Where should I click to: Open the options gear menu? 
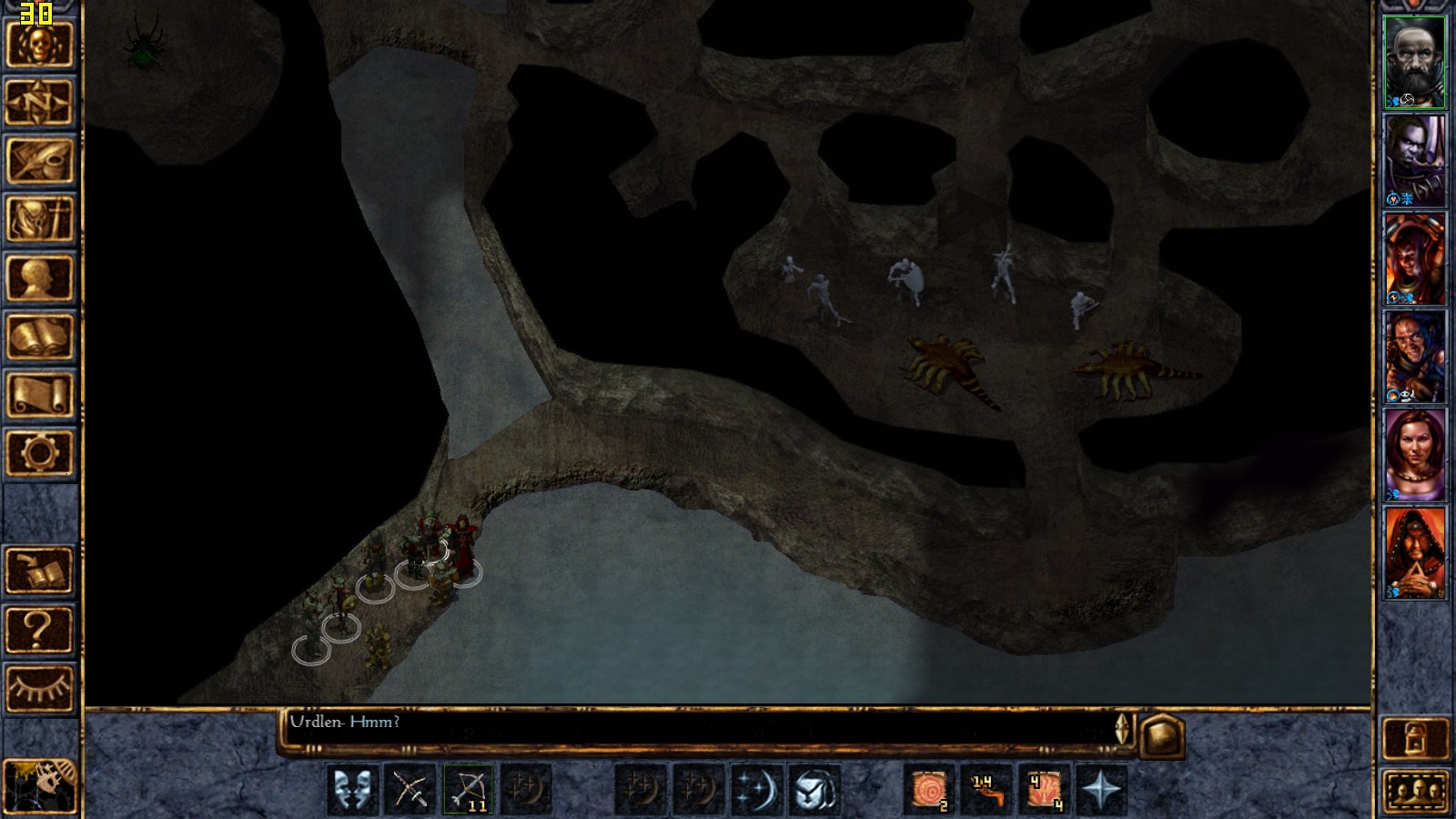[39, 452]
